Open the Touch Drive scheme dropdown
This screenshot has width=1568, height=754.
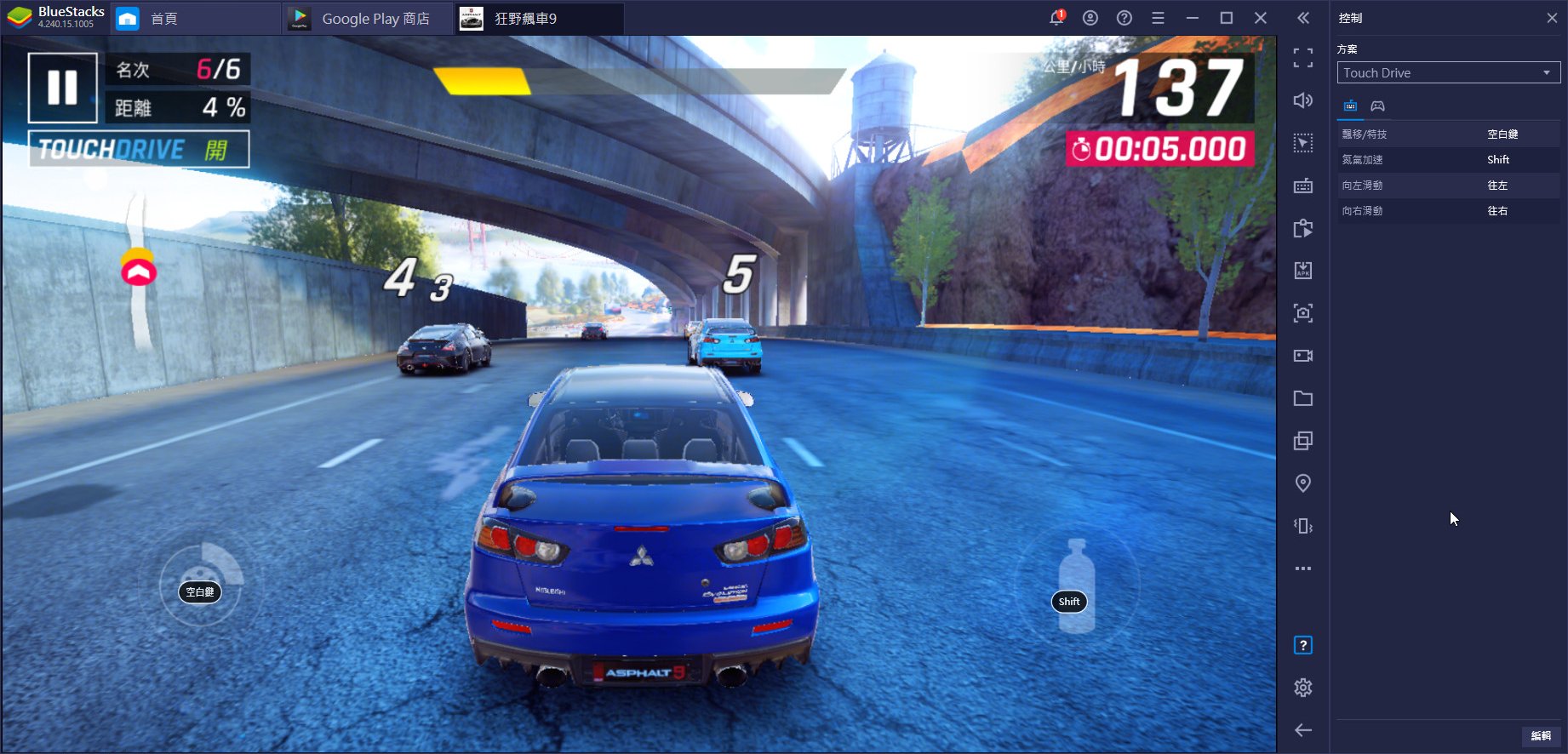coord(1448,73)
